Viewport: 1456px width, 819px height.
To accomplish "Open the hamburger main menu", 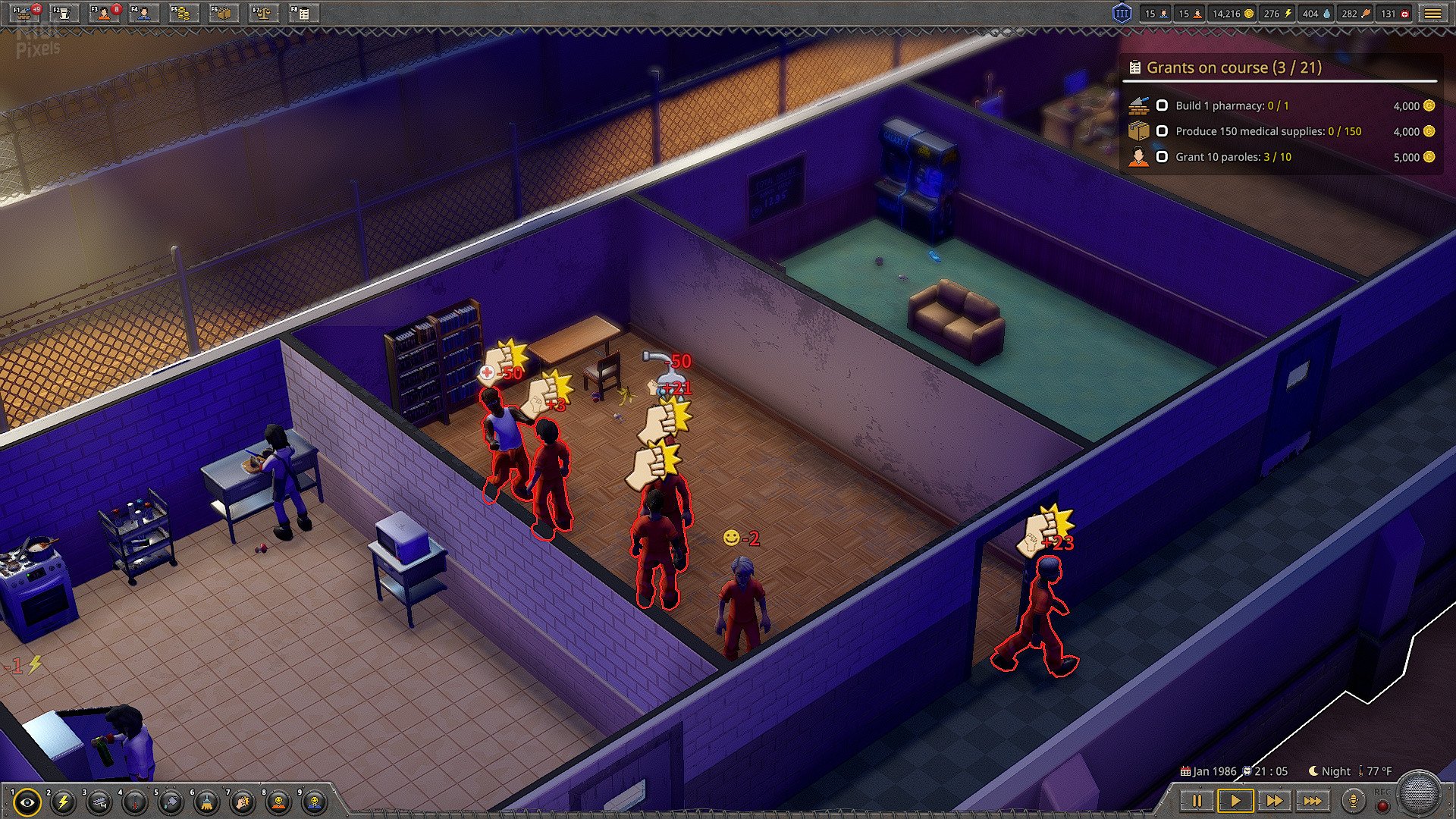I will (x=1432, y=14).
